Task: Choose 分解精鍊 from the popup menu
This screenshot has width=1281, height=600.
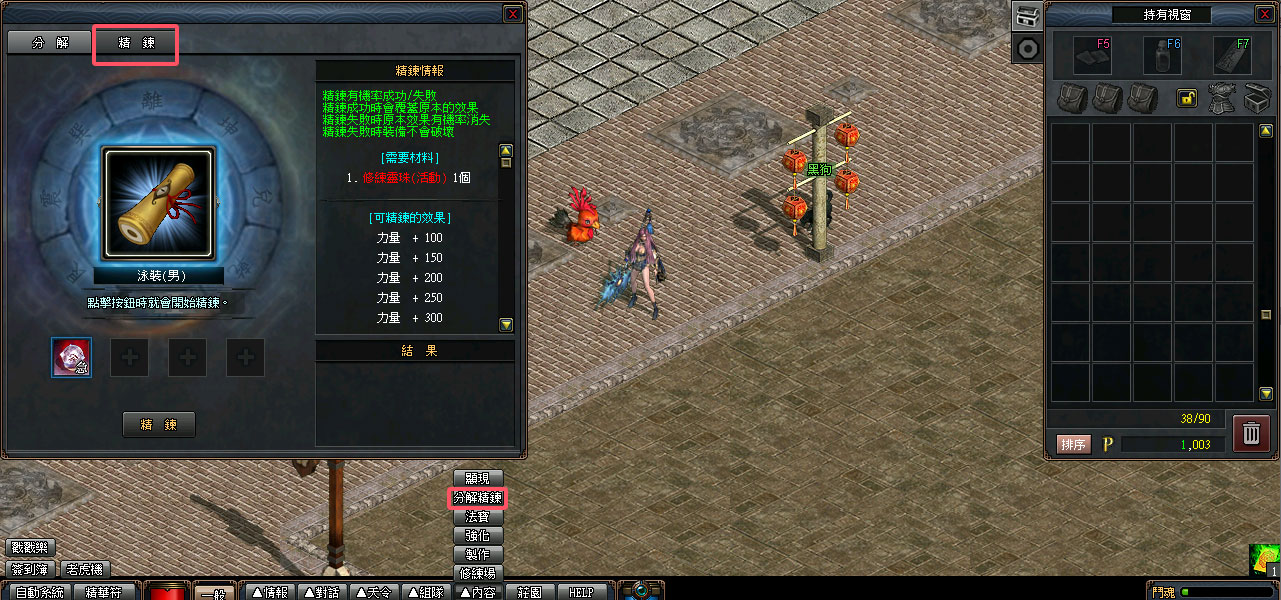Action: [478, 497]
